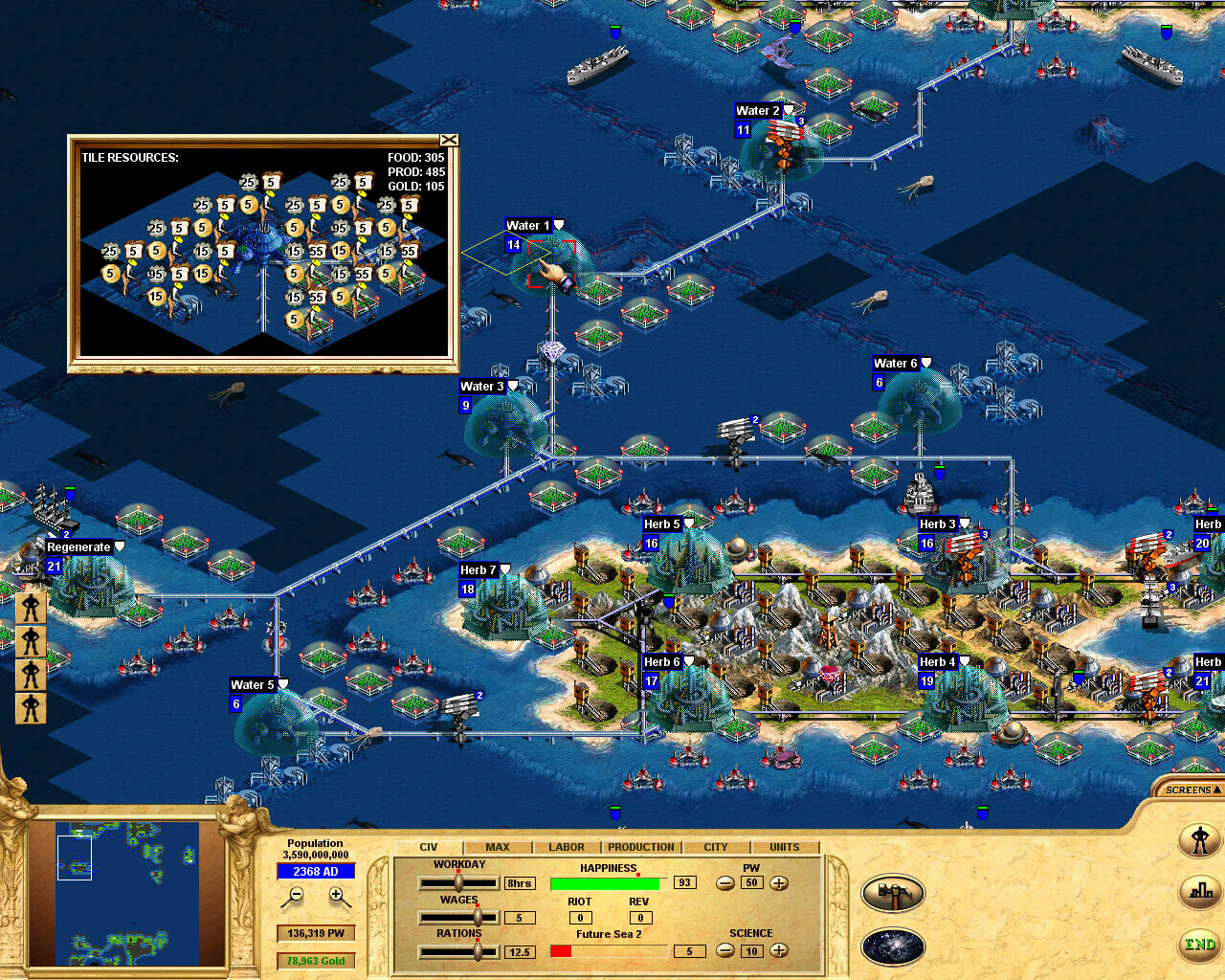This screenshot has height=980, width=1225.
Task: Select the bottommost unit icon in the left stack
Action: [x=30, y=707]
